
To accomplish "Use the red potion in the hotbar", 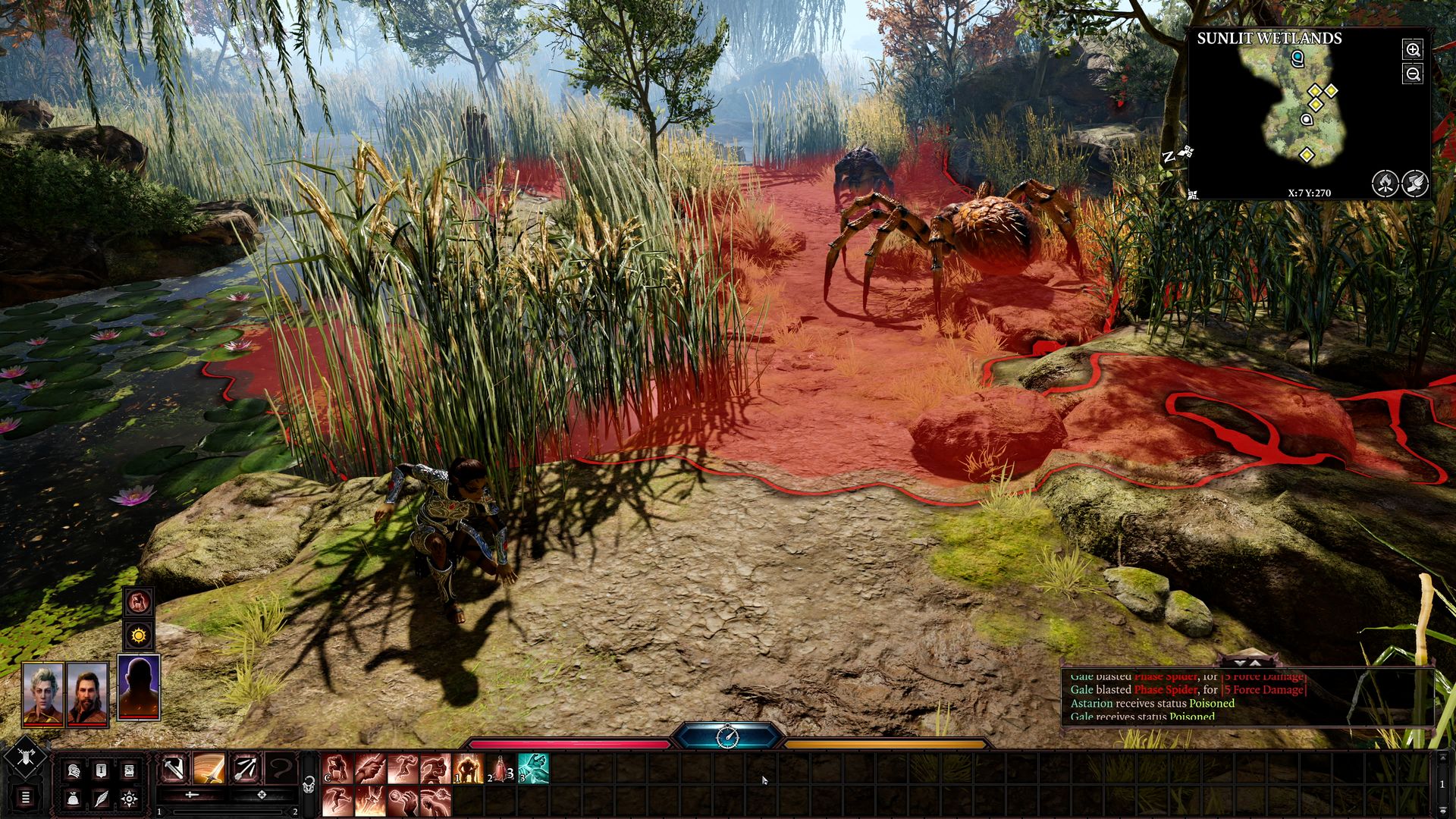I will [x=500, y=769].
